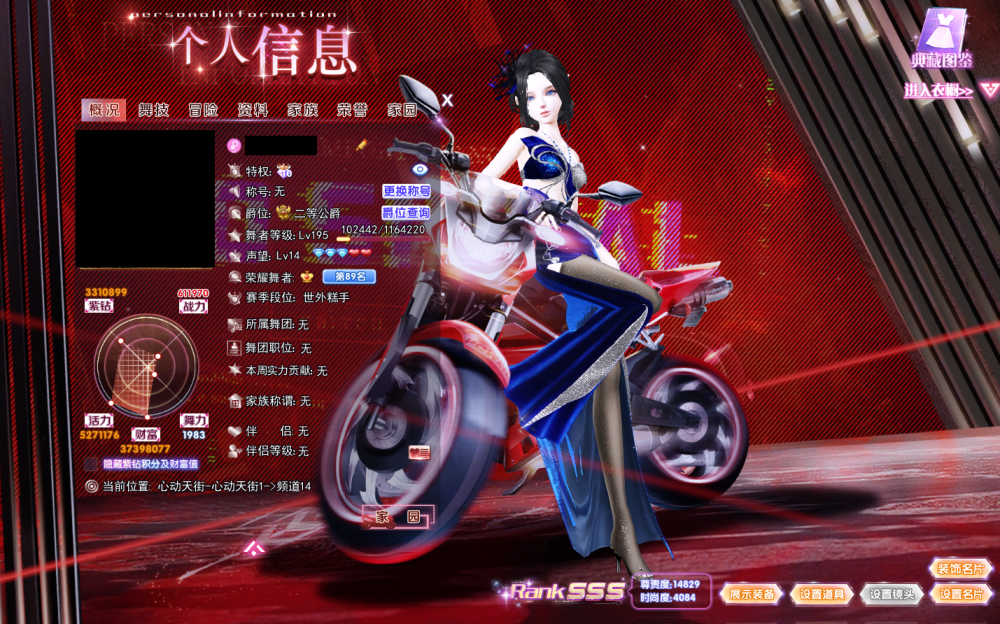Click the pencil icon to edit name
This screenshot has width=1000, height=624.
coord(333,146)
